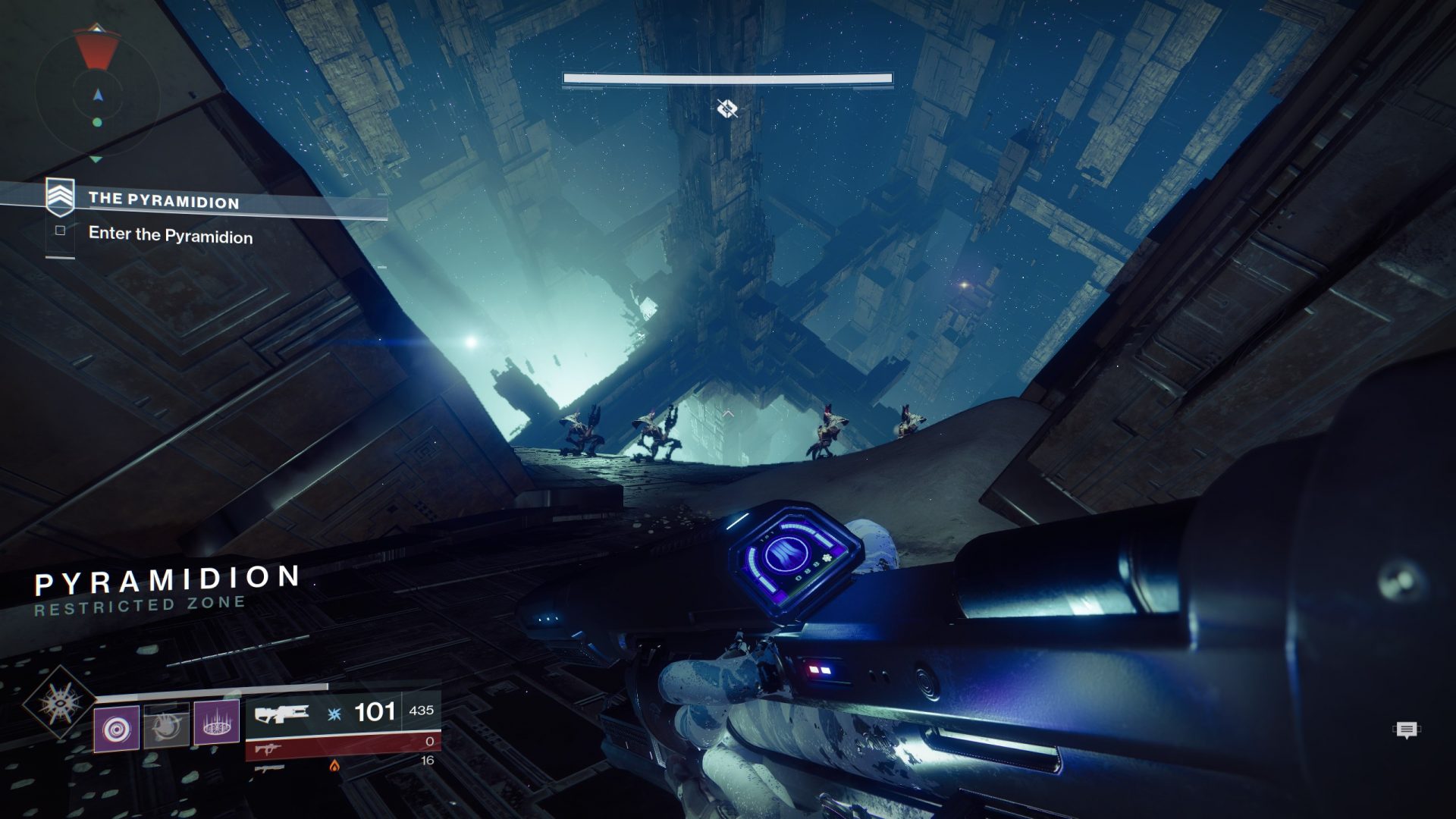Select The Pyramidion objective header
Image resolution: width=1456 pixels, height=819 pixels.
pos(164,200)
